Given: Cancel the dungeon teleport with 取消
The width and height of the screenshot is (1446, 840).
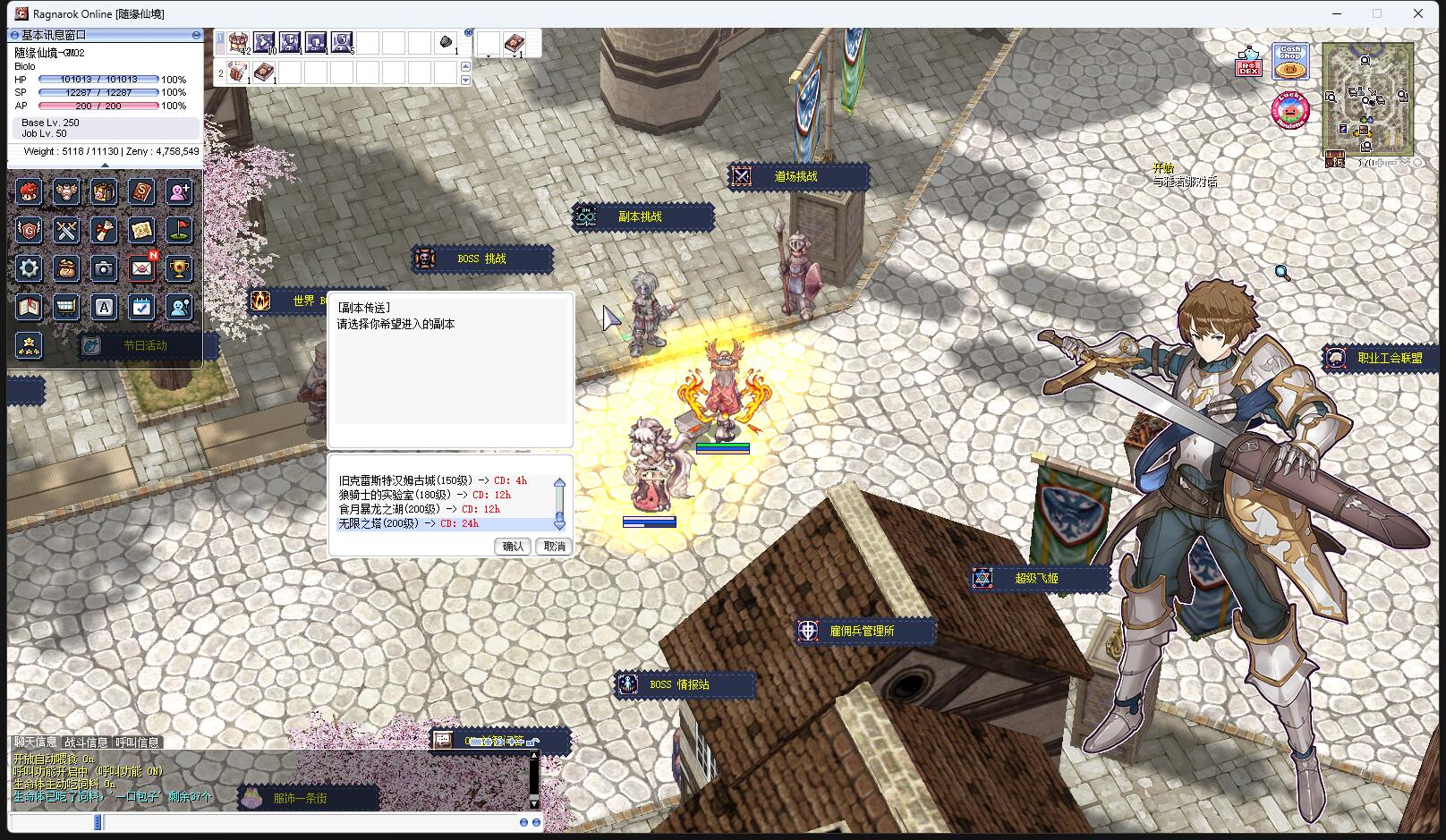Looking at the screenshot, I should (555, 546).
